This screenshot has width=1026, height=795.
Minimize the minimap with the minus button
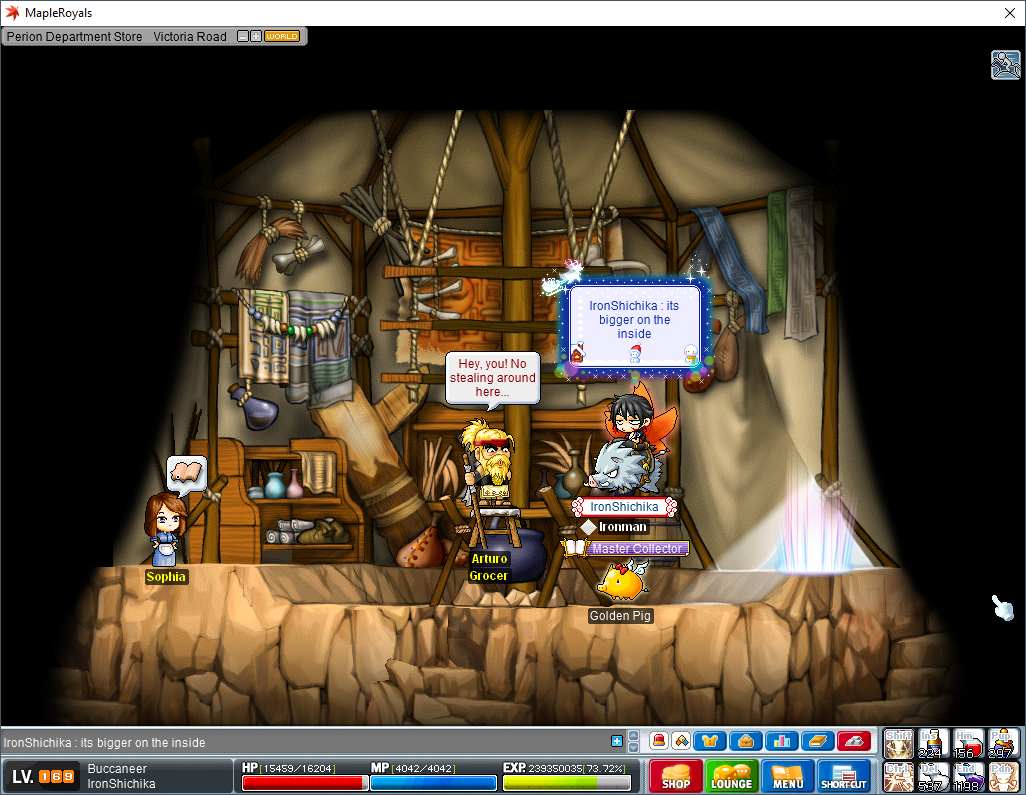point(243,36)
